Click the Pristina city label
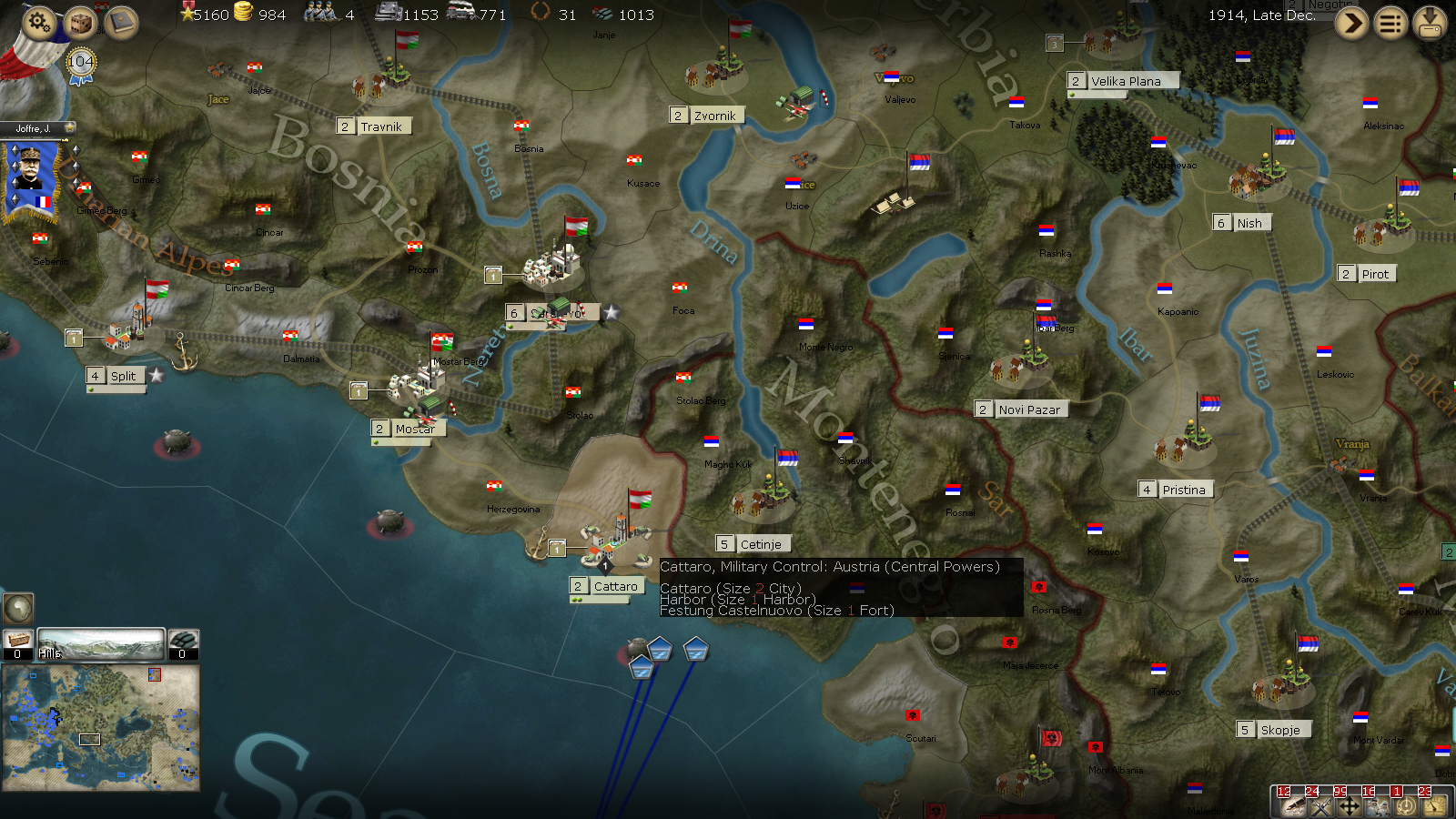 point(1183,490)
